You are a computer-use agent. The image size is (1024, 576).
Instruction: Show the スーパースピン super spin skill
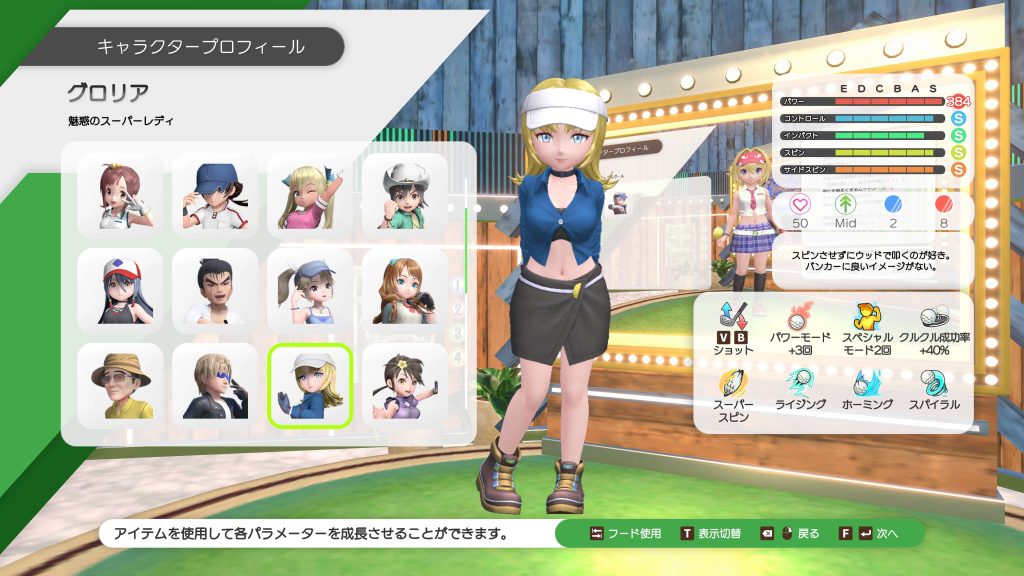pos(733,394)
